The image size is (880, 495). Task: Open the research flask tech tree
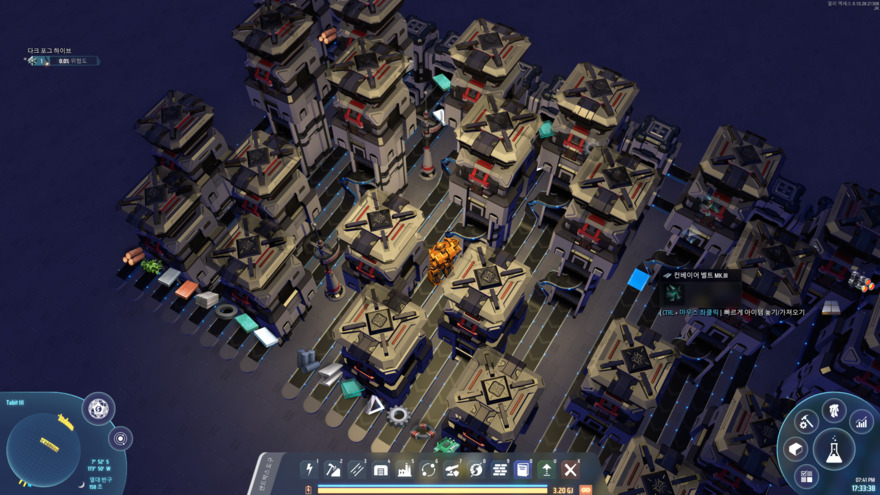point(833,450)
